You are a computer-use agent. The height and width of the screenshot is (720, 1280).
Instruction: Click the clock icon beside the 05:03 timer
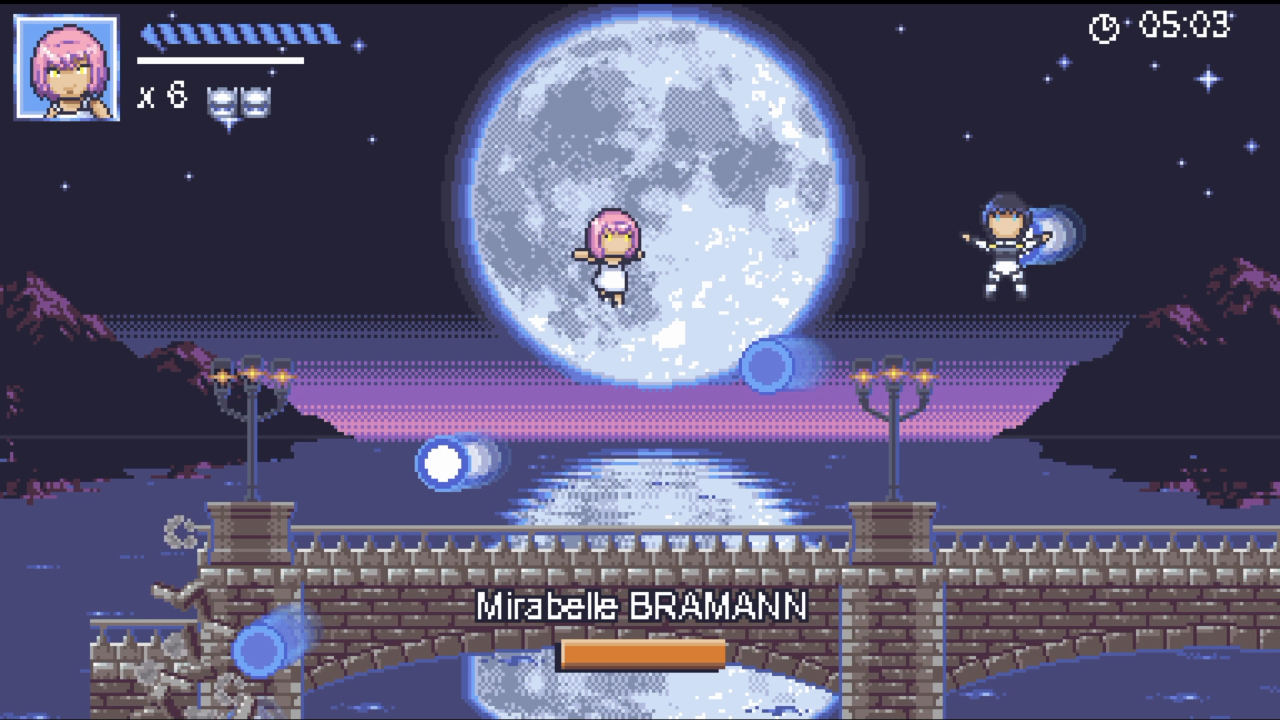pos(1102,28)
